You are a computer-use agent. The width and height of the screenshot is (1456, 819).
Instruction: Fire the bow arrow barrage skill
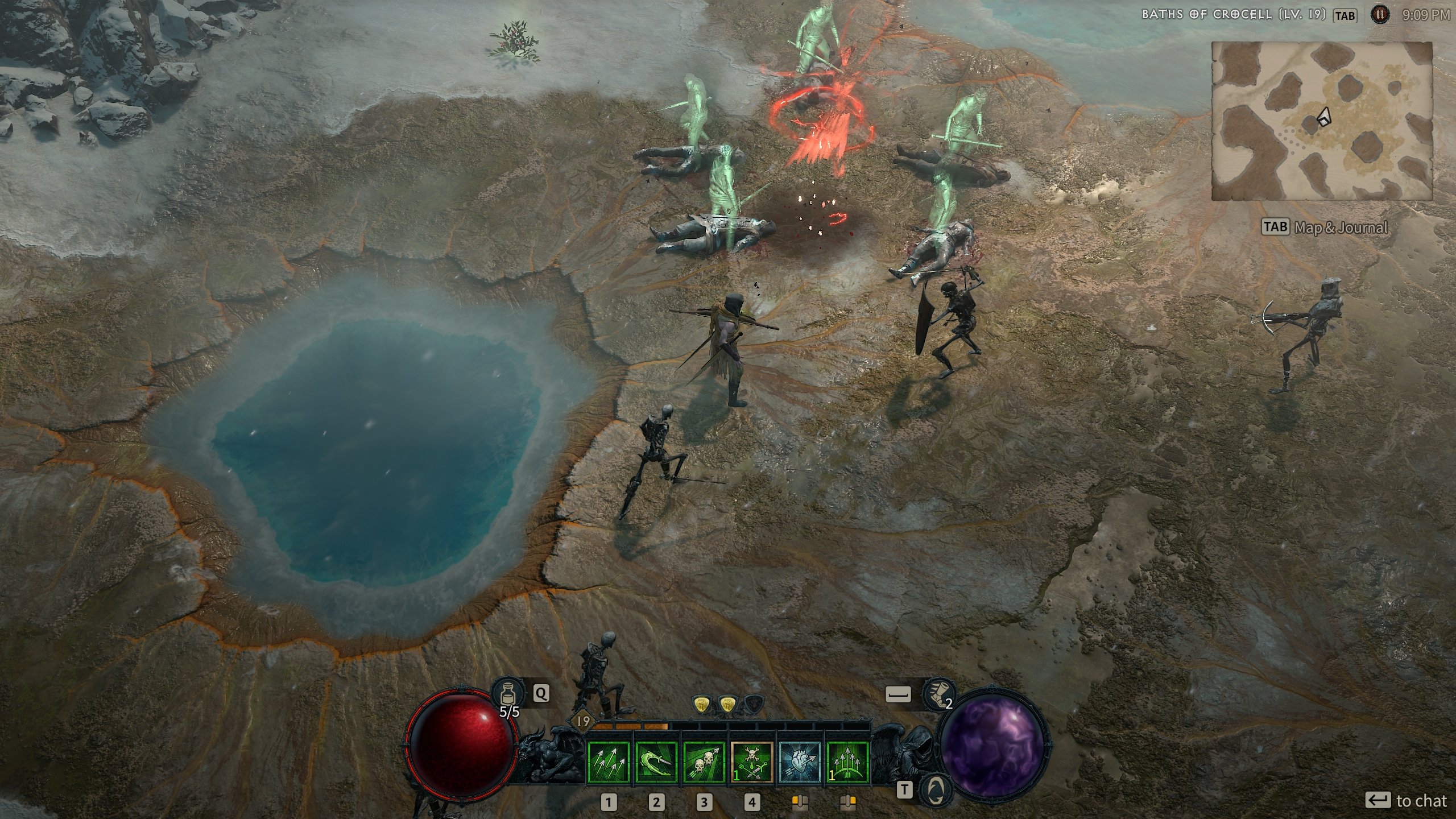(x=847, y=763)
